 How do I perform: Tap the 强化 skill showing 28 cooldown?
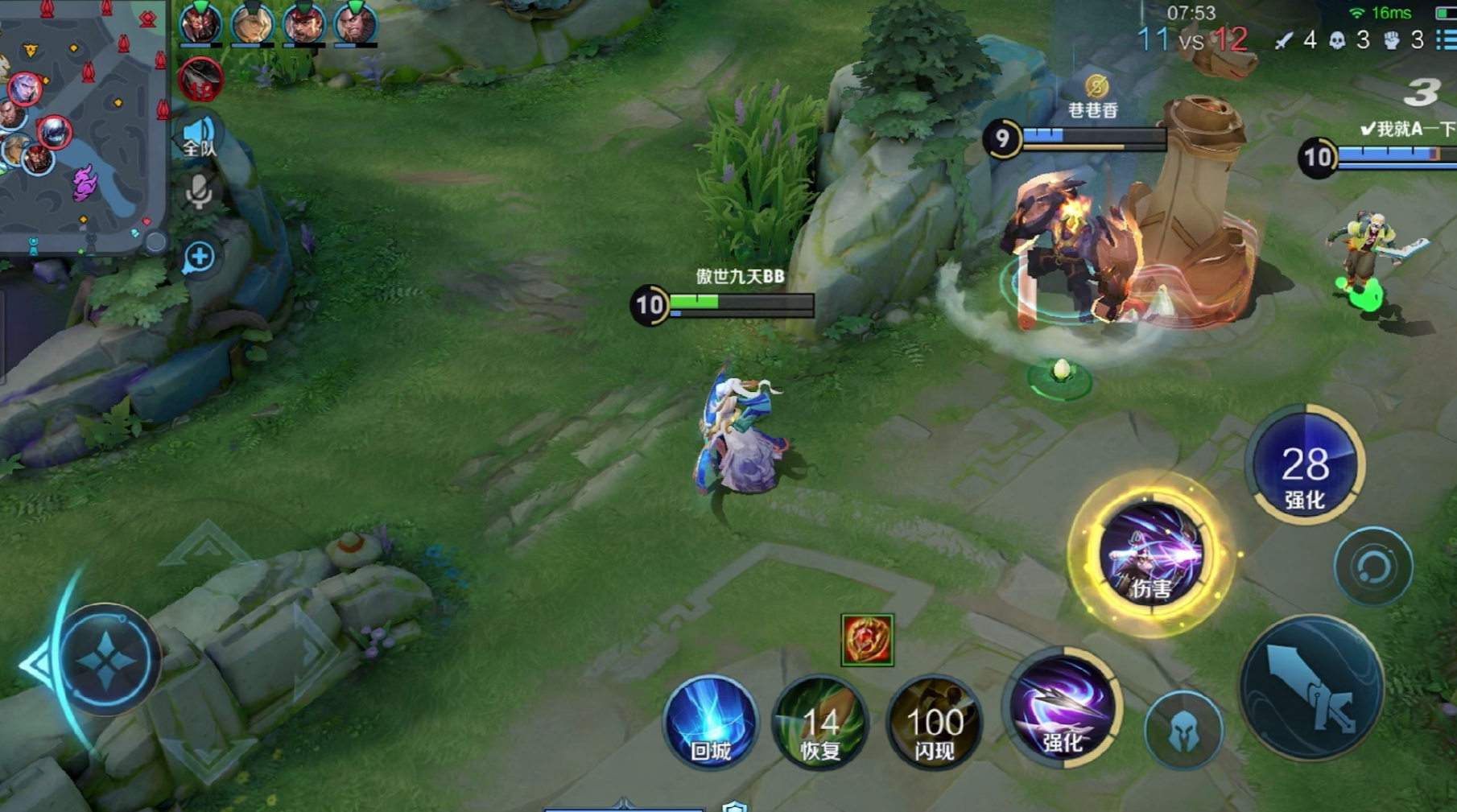point(1304,465)
